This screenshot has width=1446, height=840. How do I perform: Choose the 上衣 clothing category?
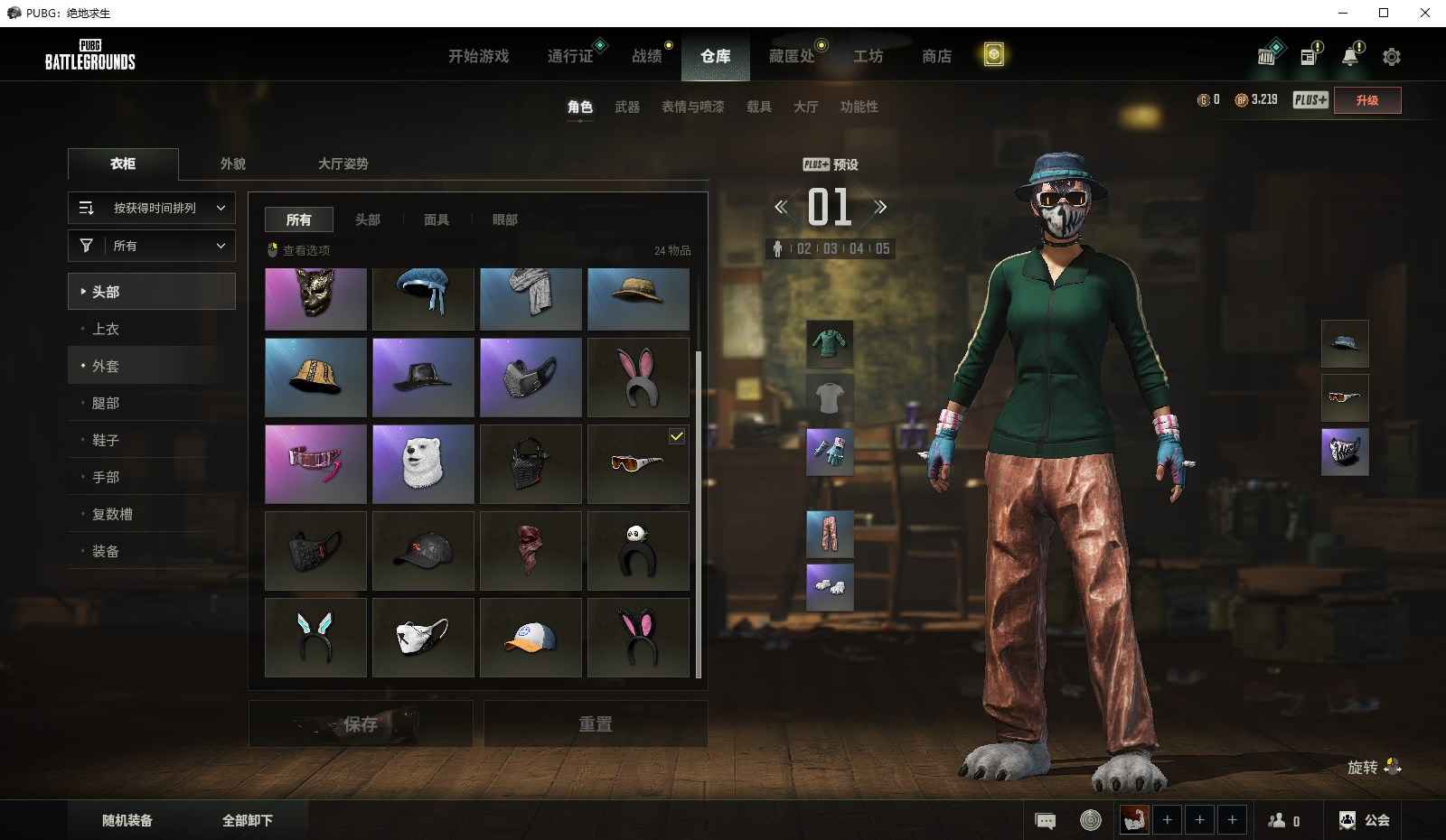tap(106, 329)
